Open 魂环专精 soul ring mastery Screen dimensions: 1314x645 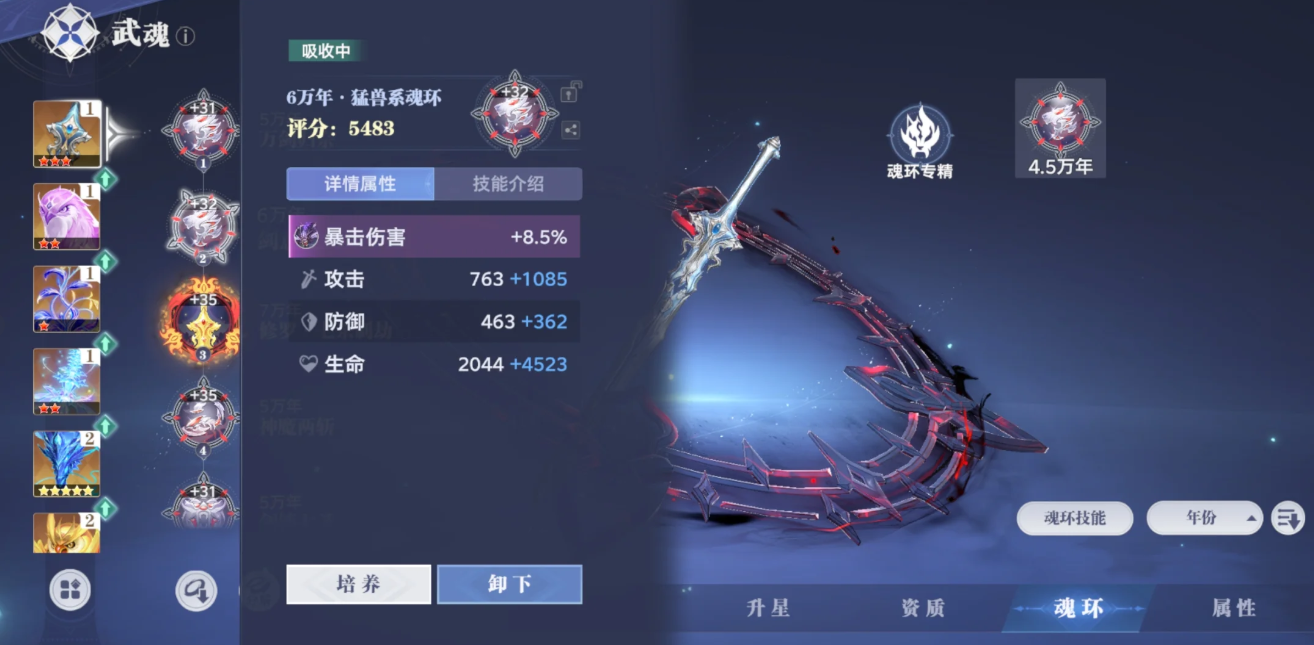(x=919, y=142)
